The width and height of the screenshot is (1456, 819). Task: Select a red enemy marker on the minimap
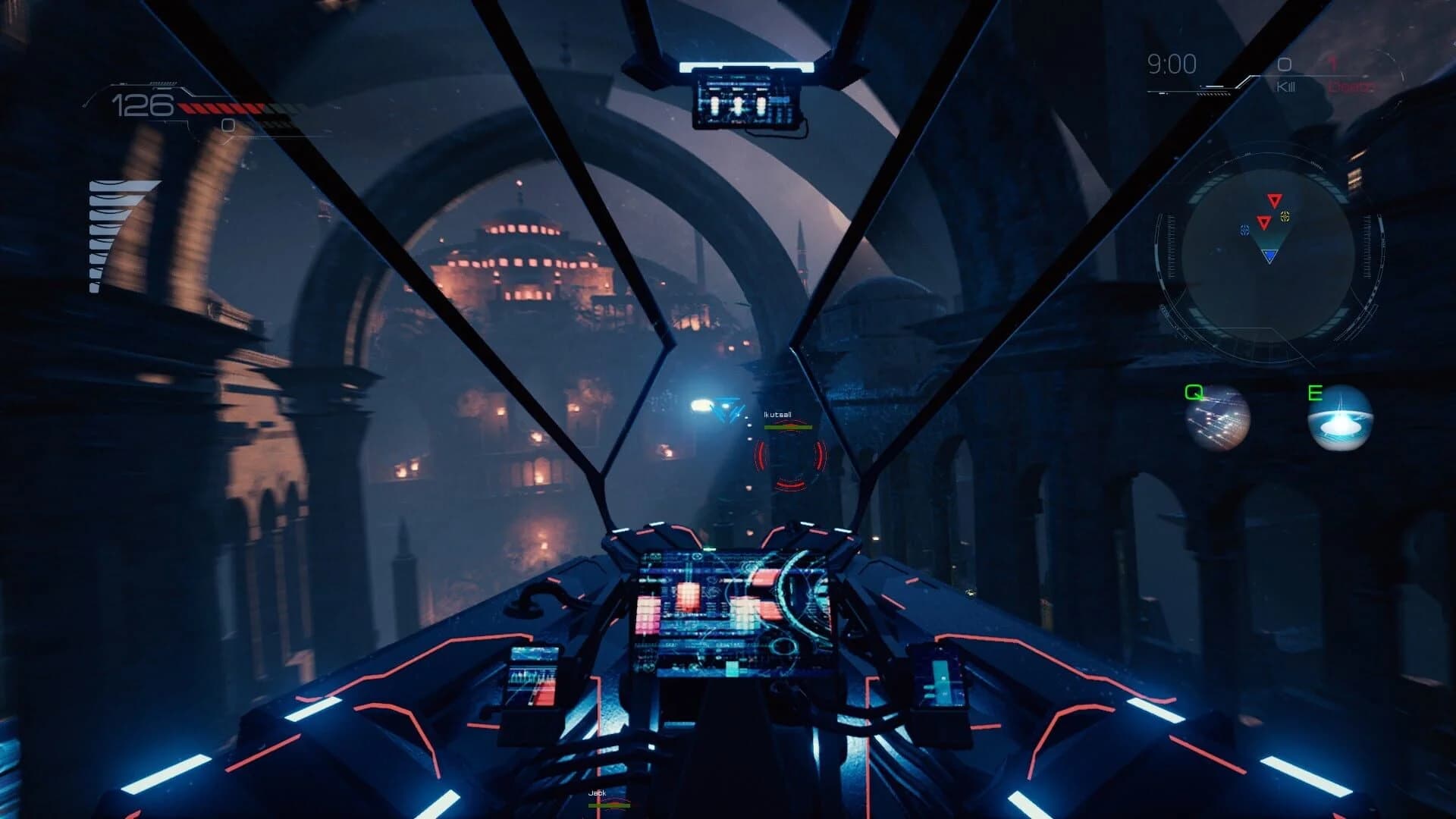tap(1275, 200)
